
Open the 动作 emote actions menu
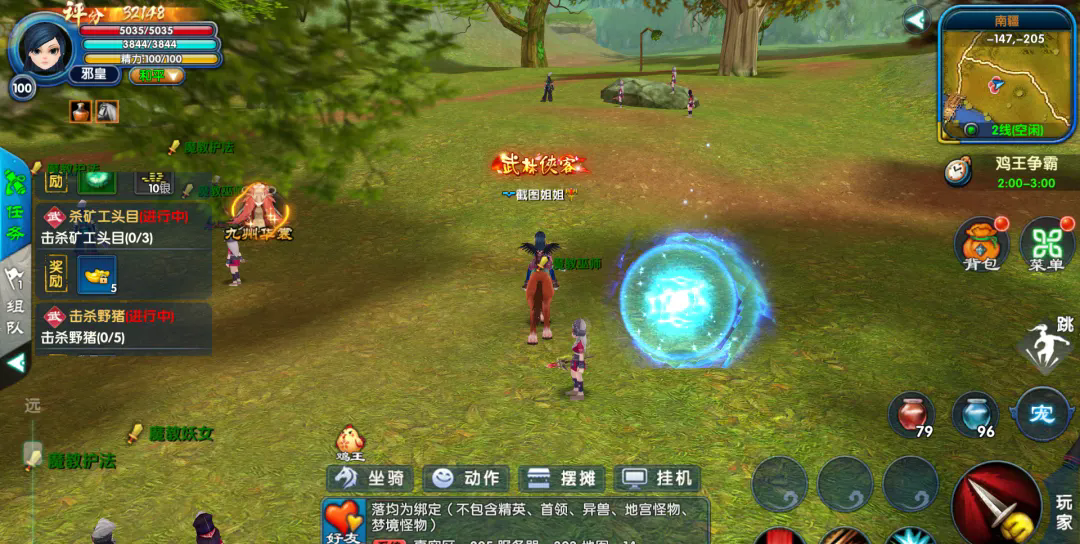466,478
